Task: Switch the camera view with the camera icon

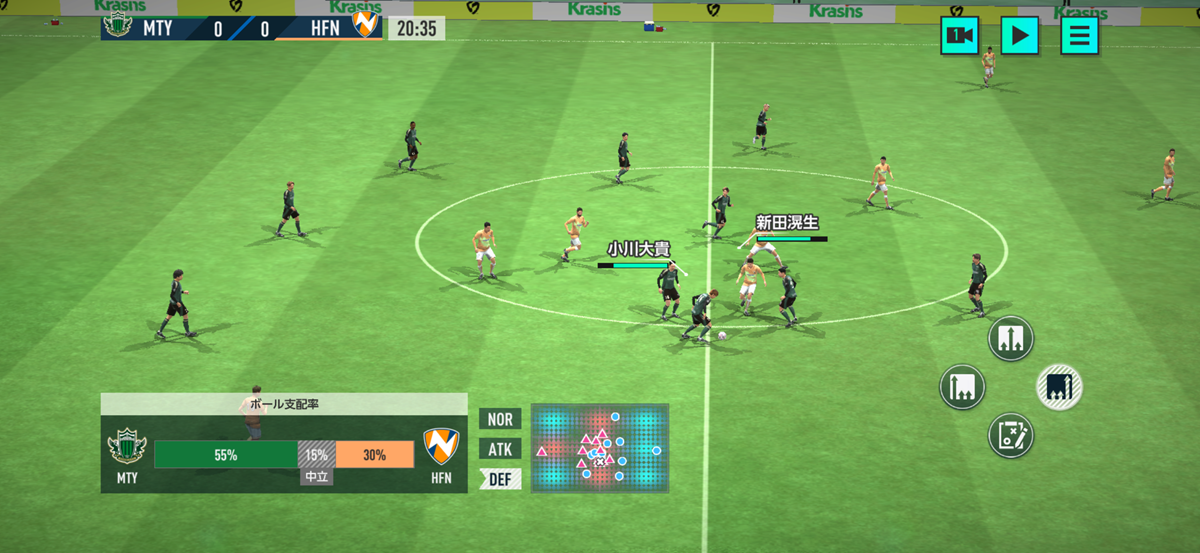Action: tap(959, 36)
